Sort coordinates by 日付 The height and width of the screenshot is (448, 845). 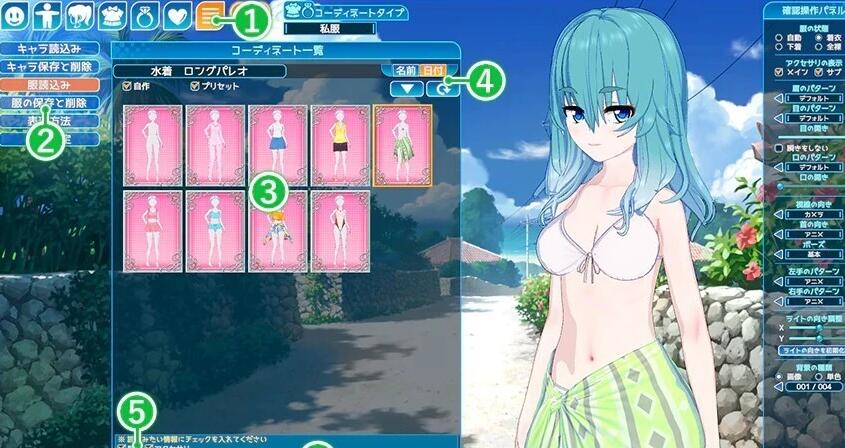click(432, 71)
